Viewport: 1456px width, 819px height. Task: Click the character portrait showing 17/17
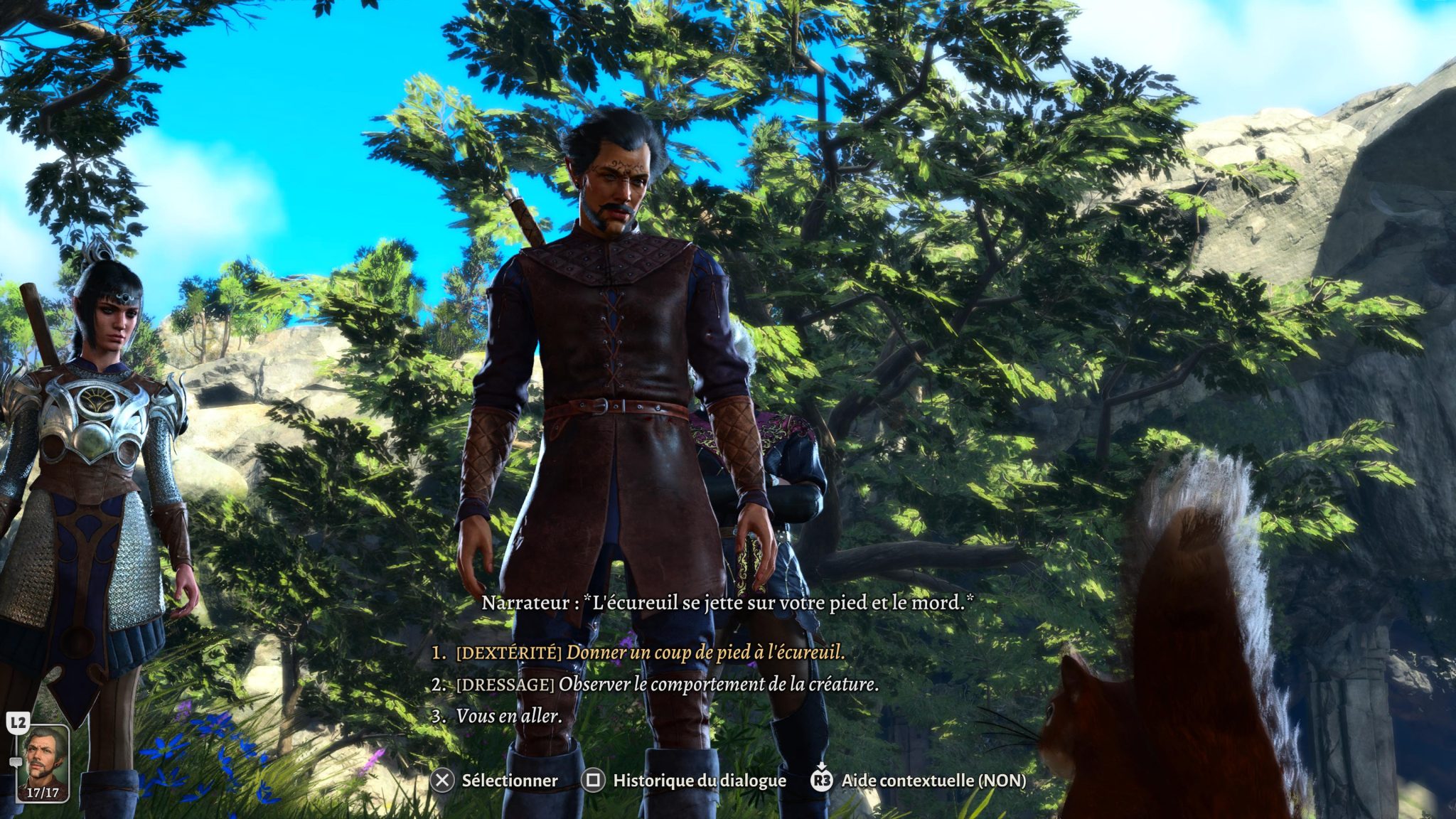click(43, 762)
